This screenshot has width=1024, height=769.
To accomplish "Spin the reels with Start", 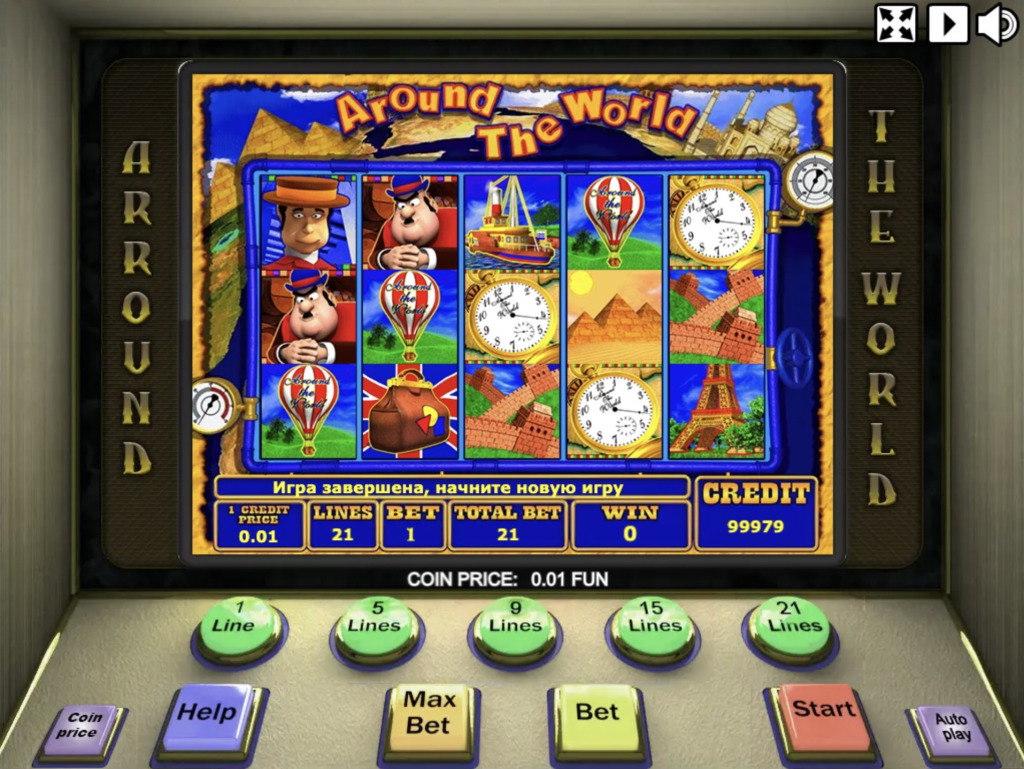I will click(x=823, y=711).
